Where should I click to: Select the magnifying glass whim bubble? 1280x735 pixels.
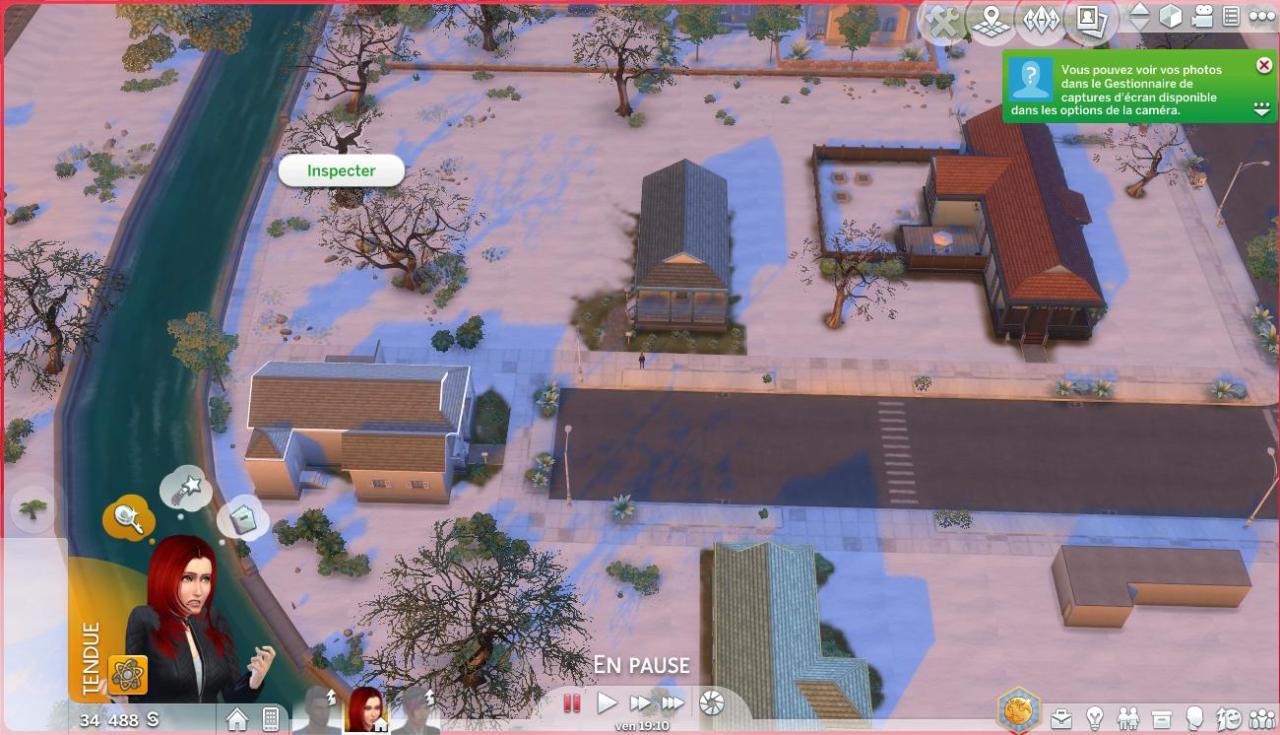127,517
